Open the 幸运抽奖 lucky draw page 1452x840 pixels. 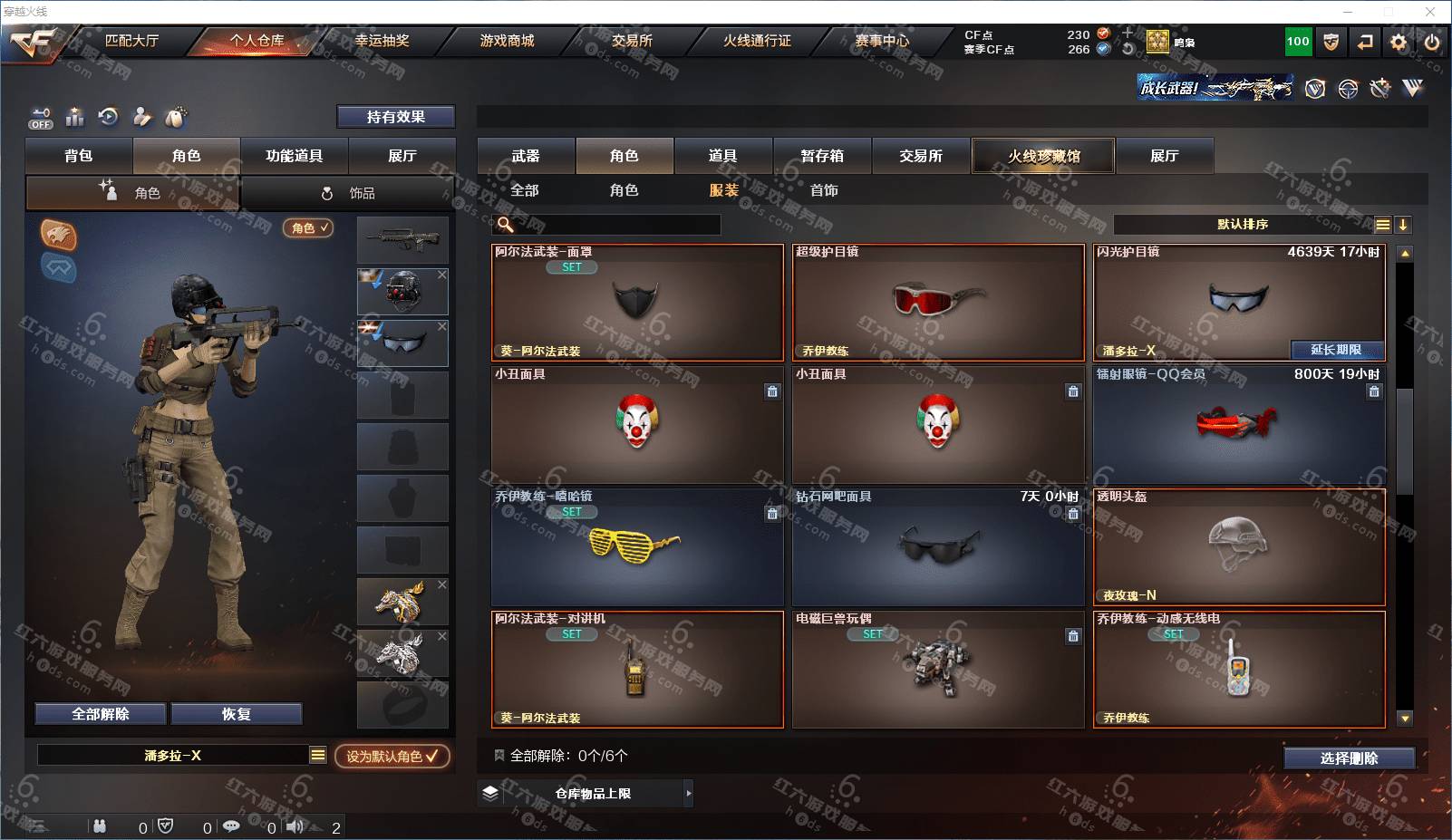tap(382, 41)
